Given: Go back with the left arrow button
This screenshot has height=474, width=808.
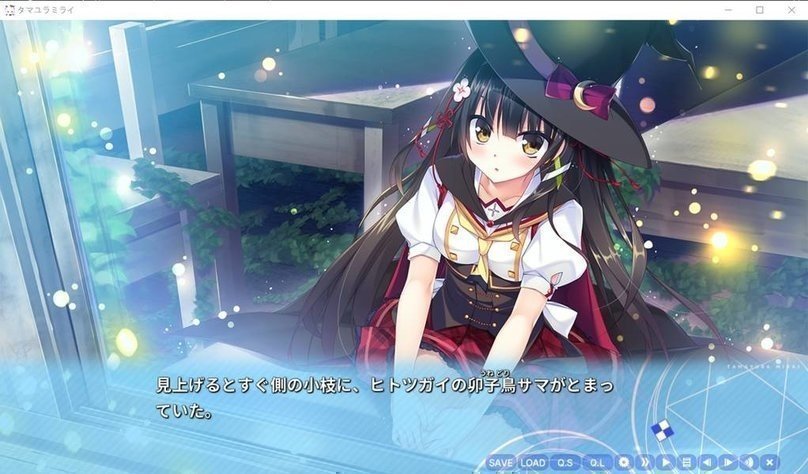Looking at the screenshot, I should click(x=707, y=463).
